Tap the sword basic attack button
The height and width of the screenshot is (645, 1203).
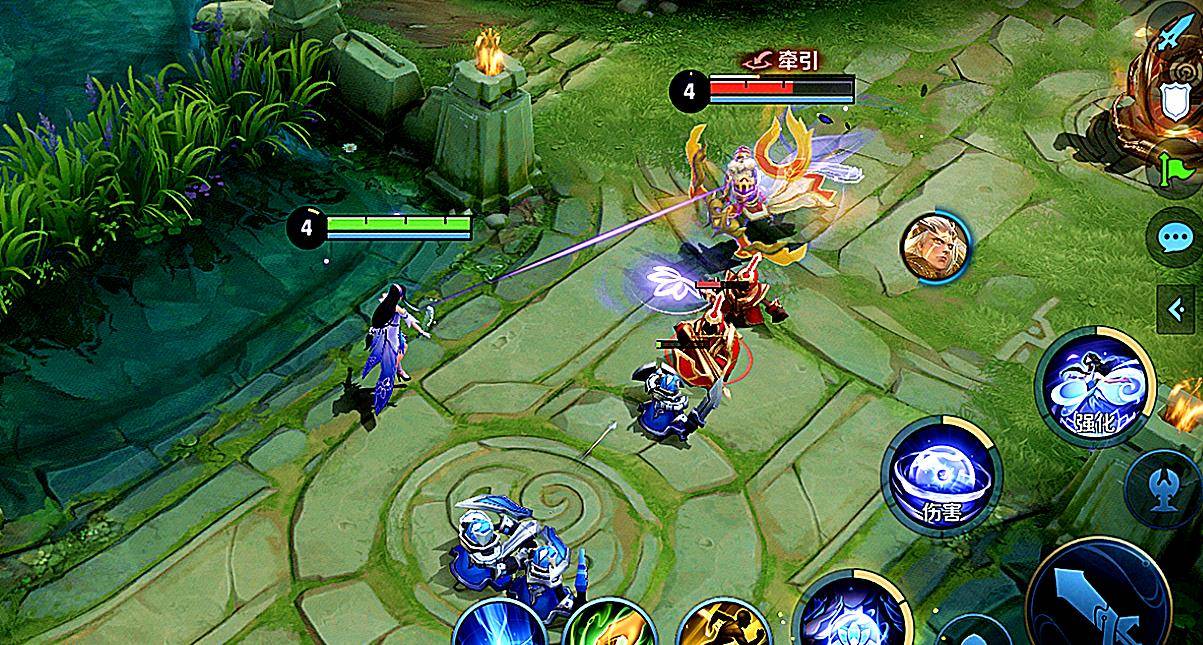pos(1098,597)
